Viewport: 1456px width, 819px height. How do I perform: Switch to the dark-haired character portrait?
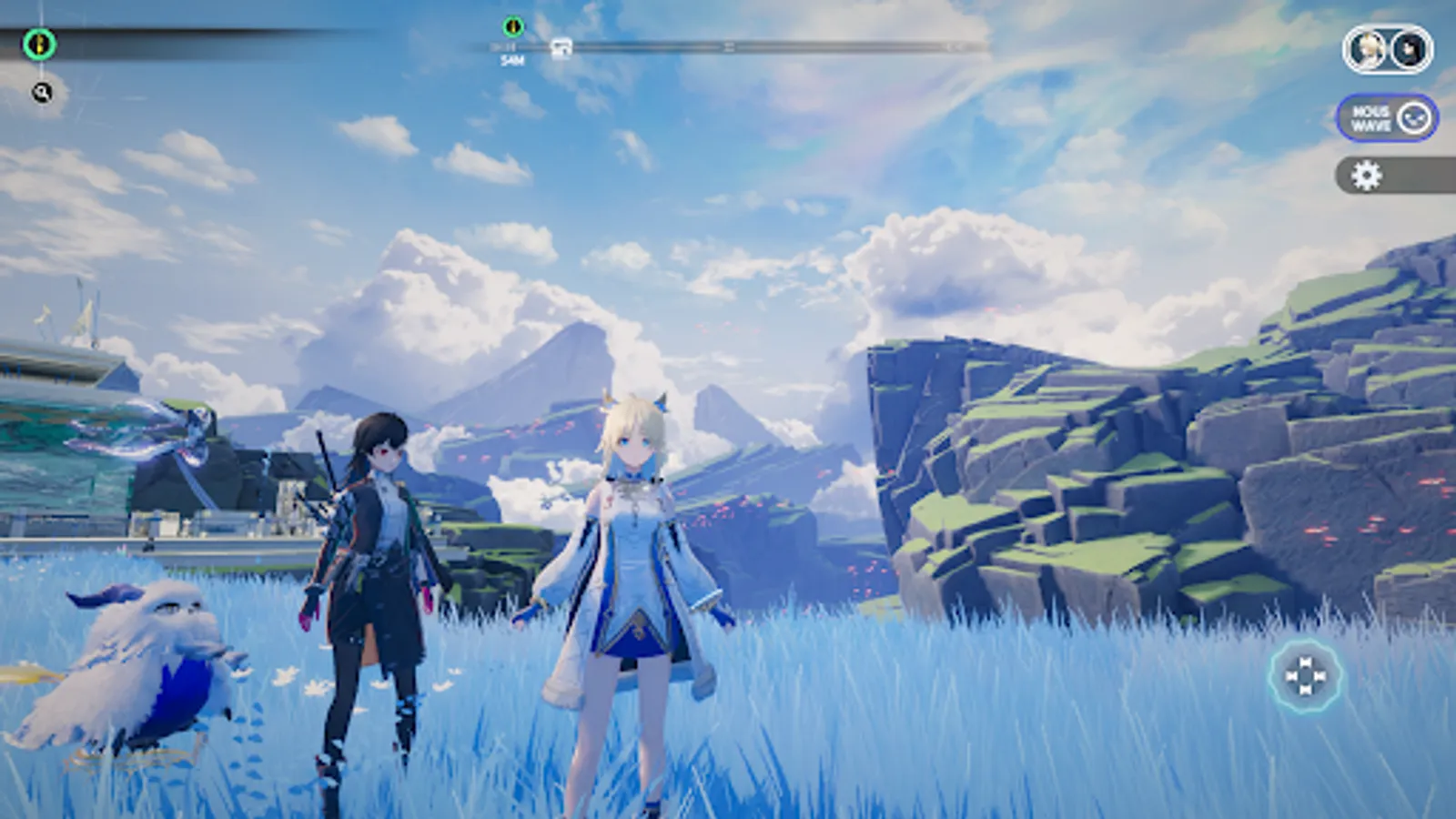pyautogui.click(x=1409, y=50)
